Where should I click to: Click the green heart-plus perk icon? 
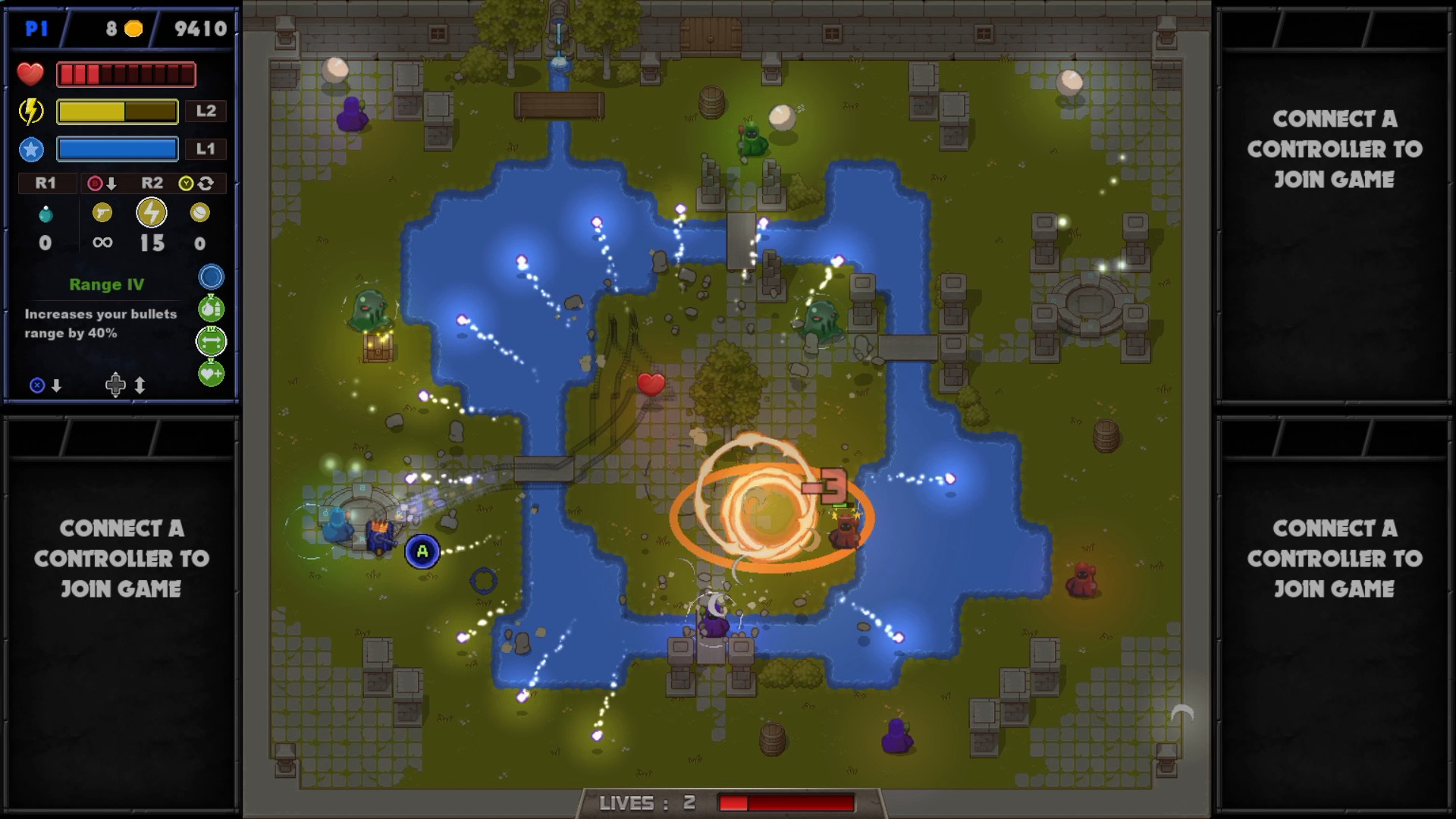(x=211, y=373)
